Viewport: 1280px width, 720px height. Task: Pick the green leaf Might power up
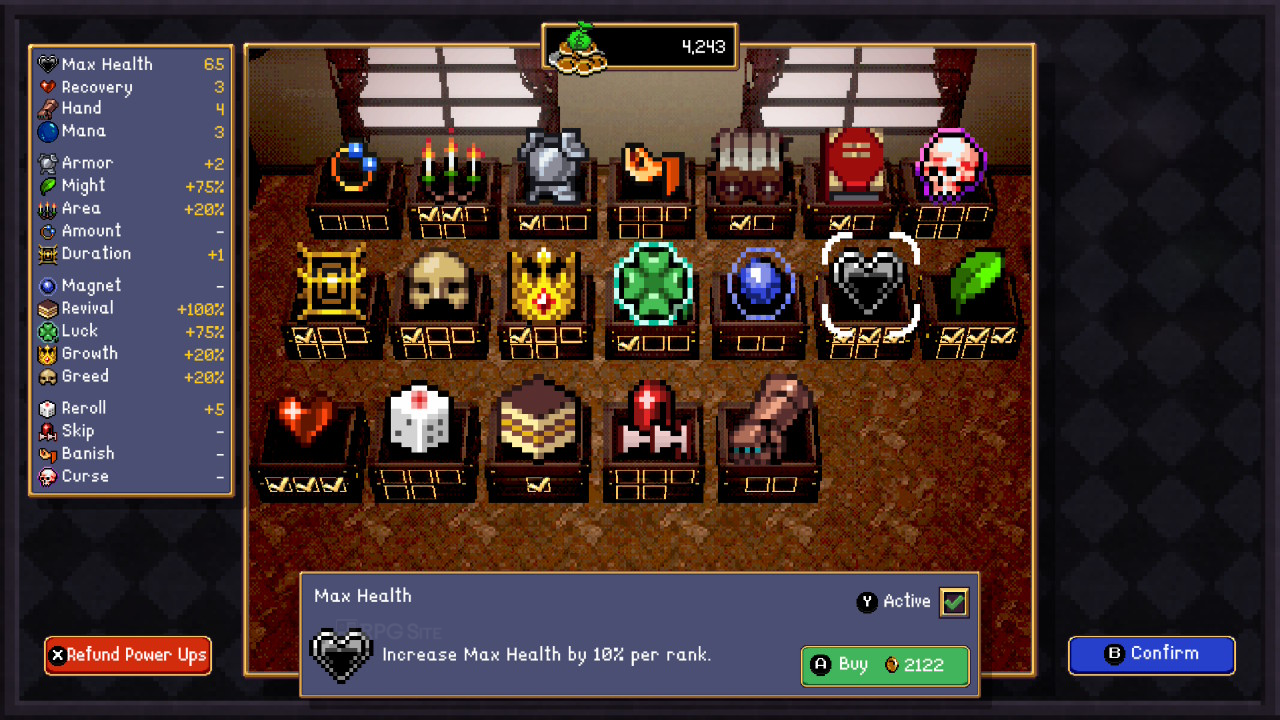coord(975,282)
